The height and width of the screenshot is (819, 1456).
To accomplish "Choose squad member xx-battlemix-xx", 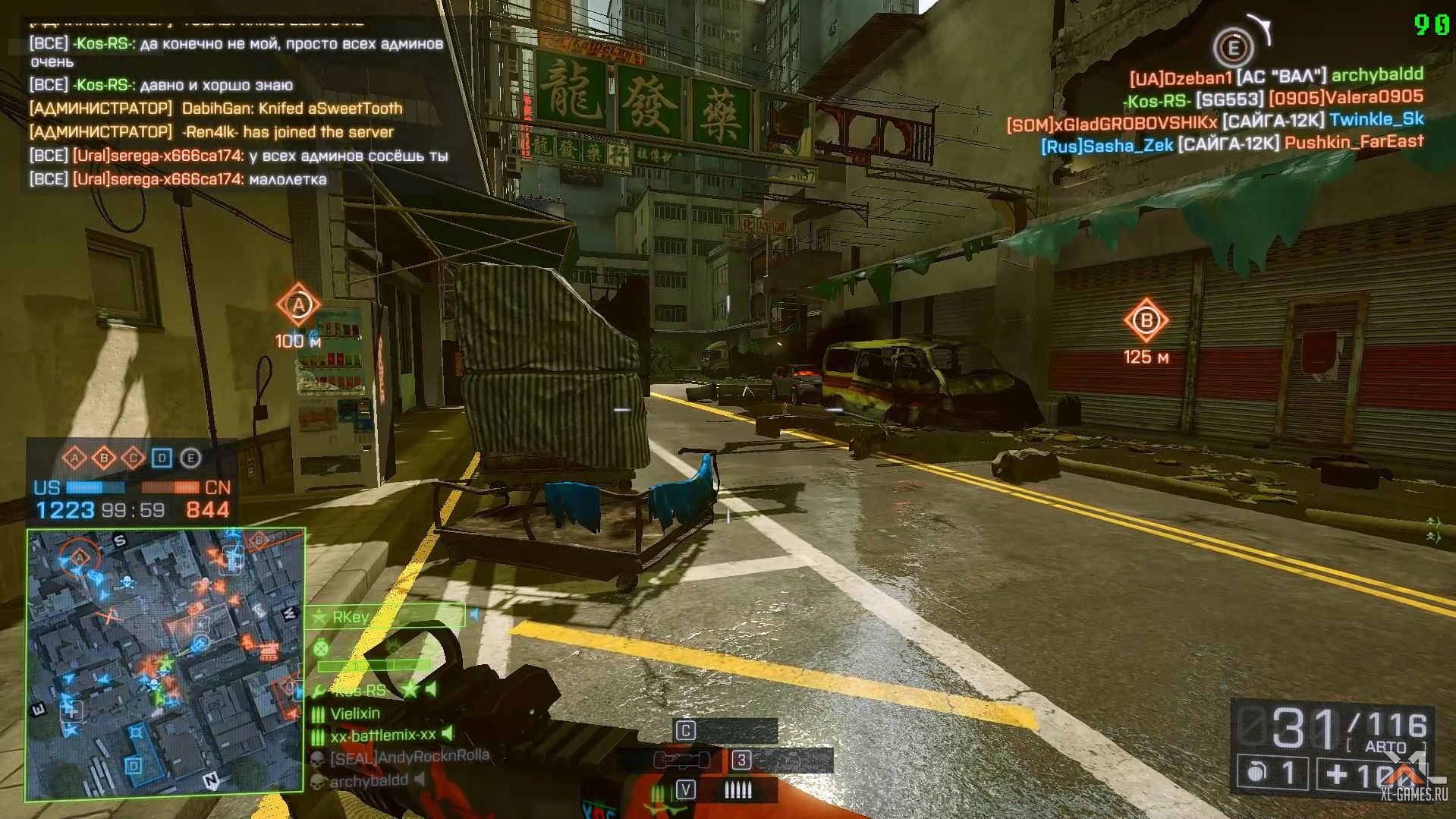I will point(383,735).
